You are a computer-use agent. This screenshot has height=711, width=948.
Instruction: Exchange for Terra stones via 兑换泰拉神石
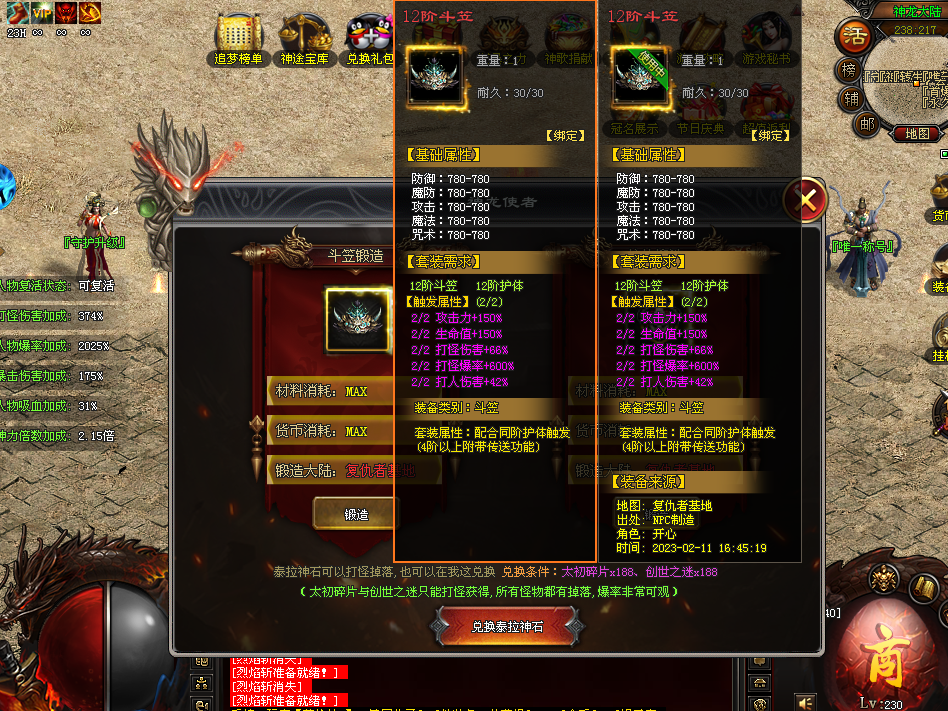507,627
